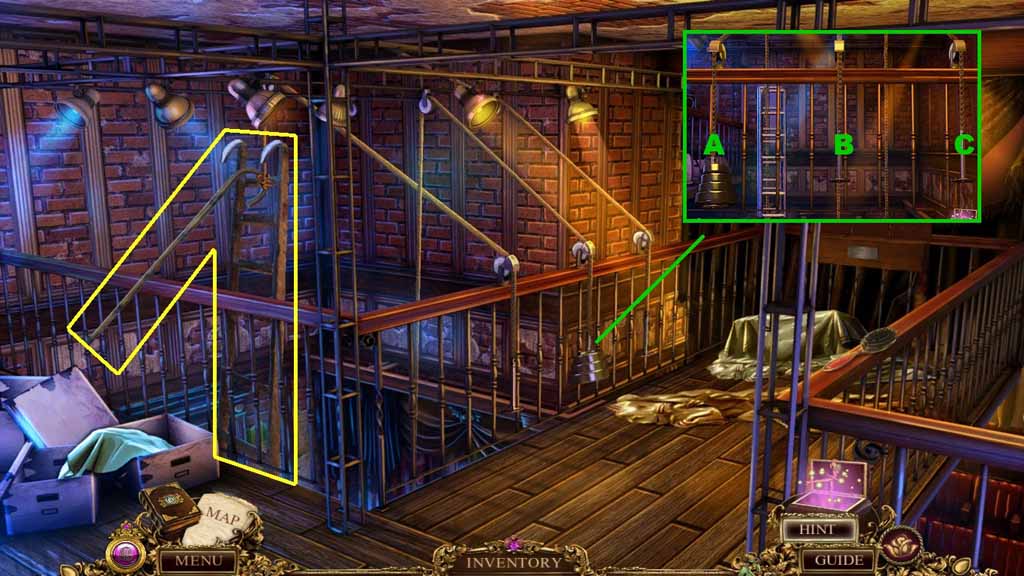Open the Map scroll
This screenshot has height=576, width=1024.
coord(224,517)
